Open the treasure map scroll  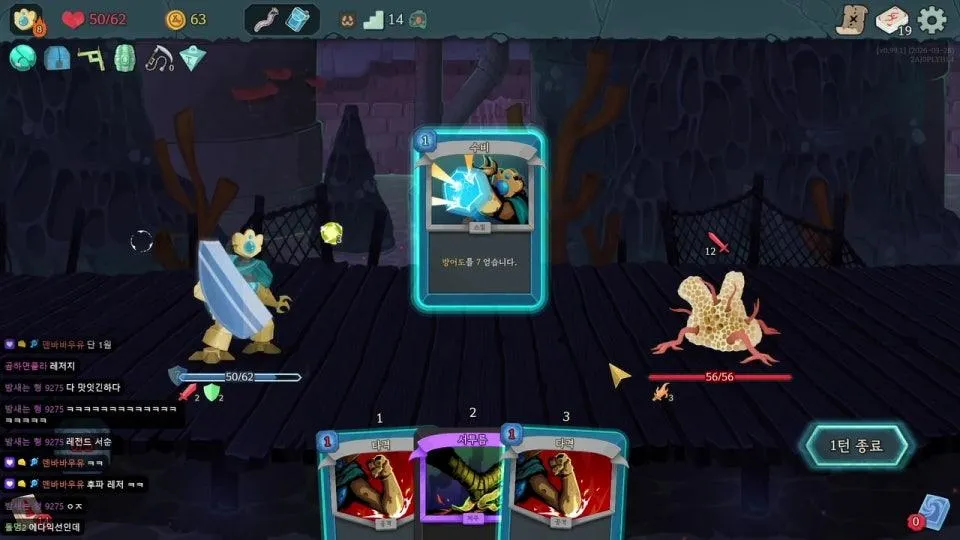[x=850, y=20]
